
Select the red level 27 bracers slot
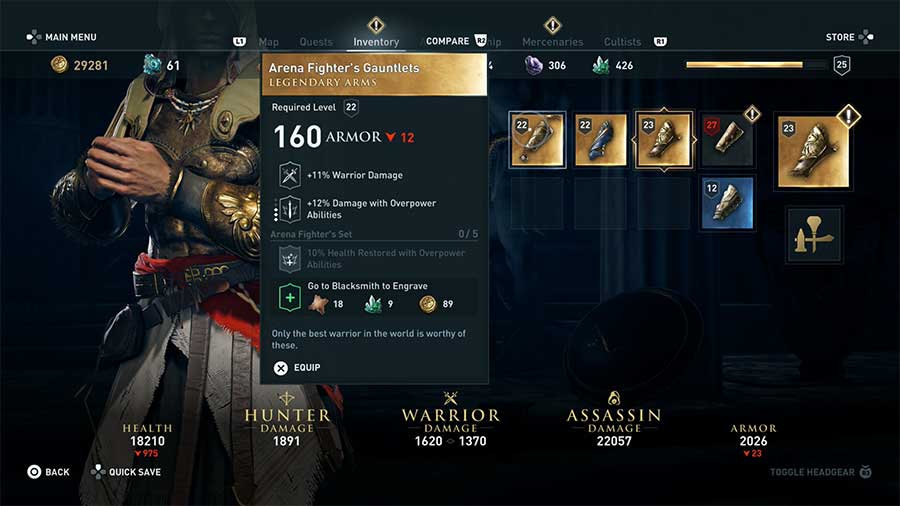(x=728, y=140)
